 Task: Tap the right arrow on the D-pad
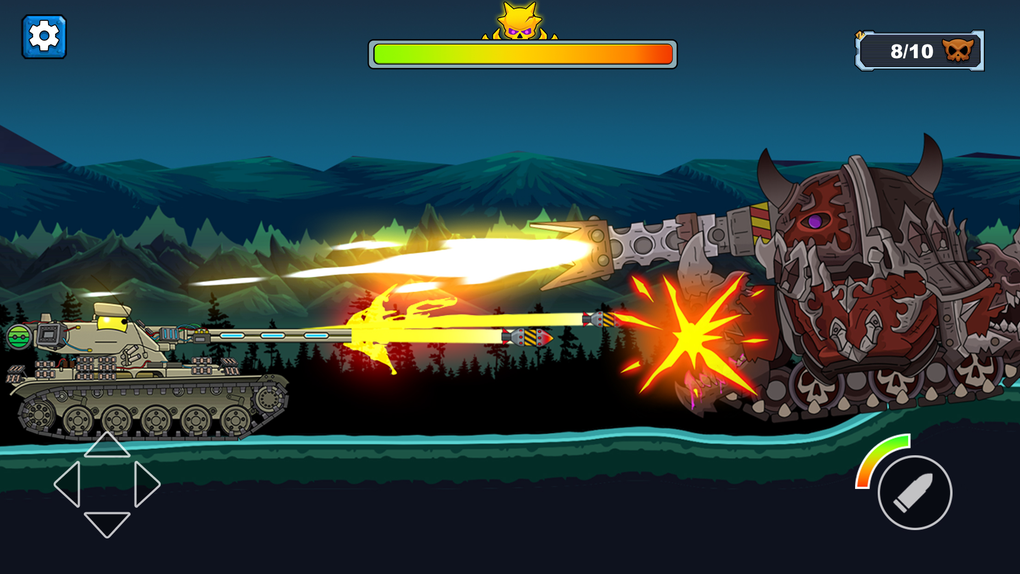[x=146, y=484]
